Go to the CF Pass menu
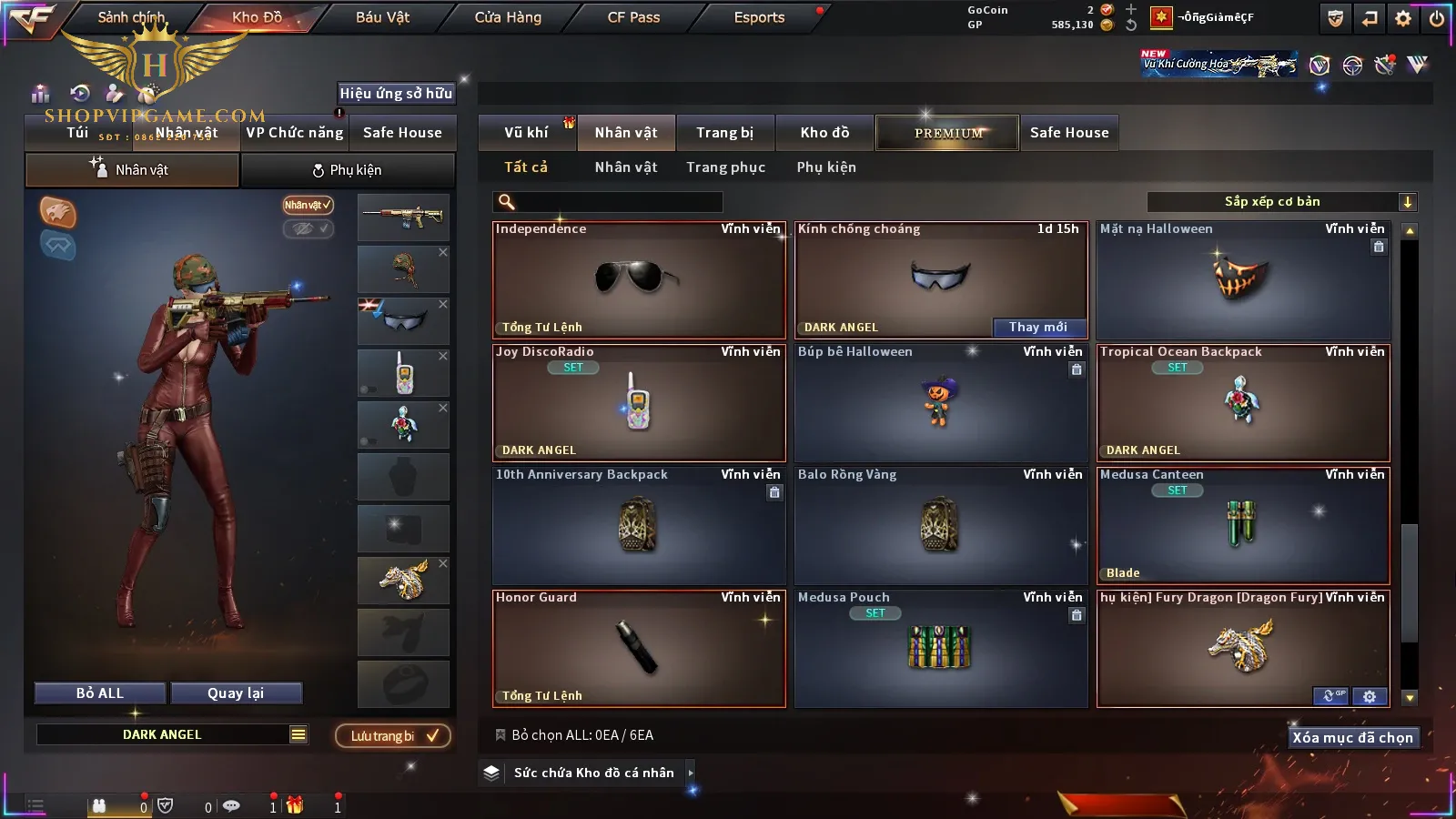This screenshot has width=1456, height=819. pos(633,17)
